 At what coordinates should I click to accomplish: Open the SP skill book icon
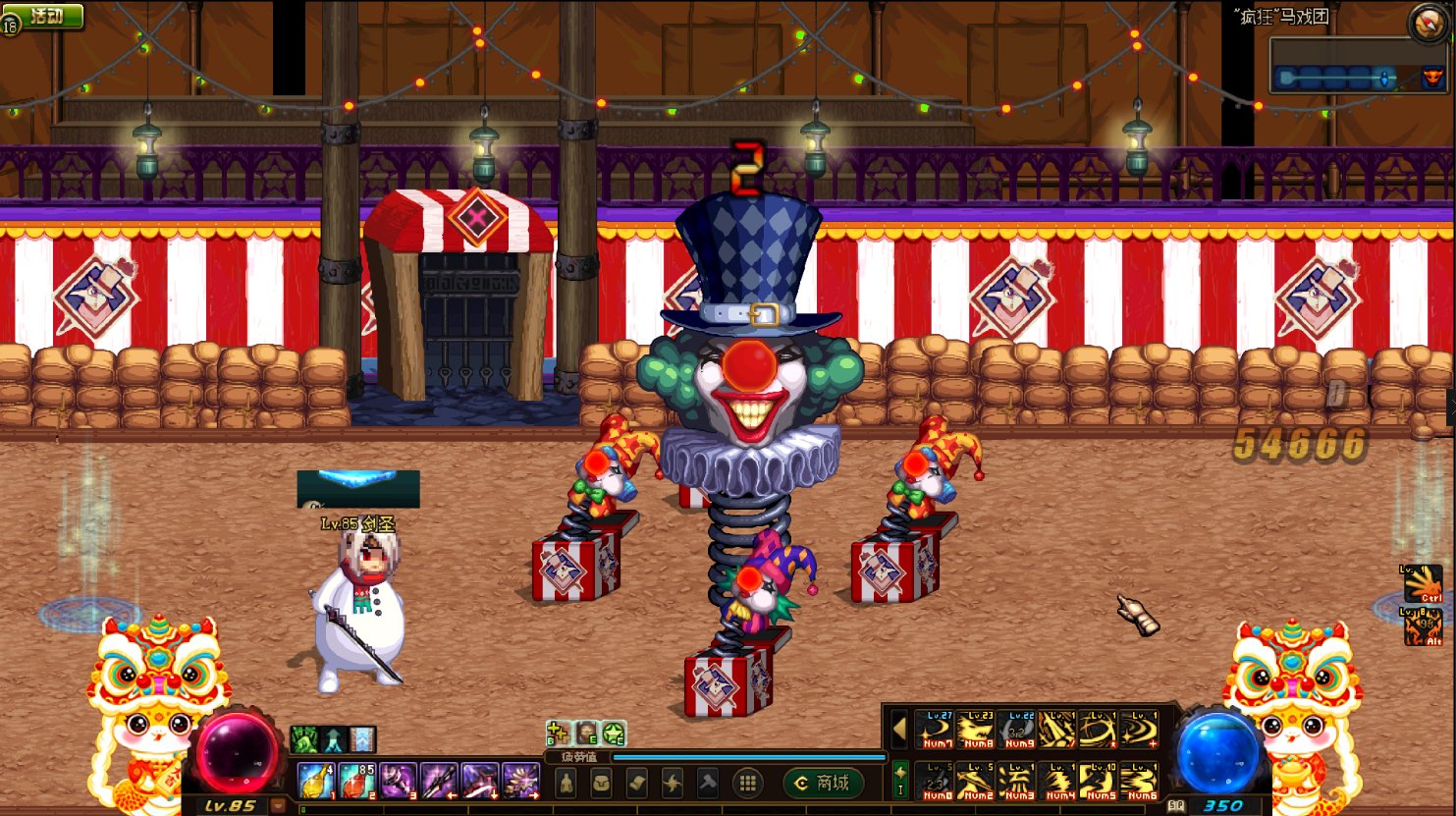coord(1176,806)
